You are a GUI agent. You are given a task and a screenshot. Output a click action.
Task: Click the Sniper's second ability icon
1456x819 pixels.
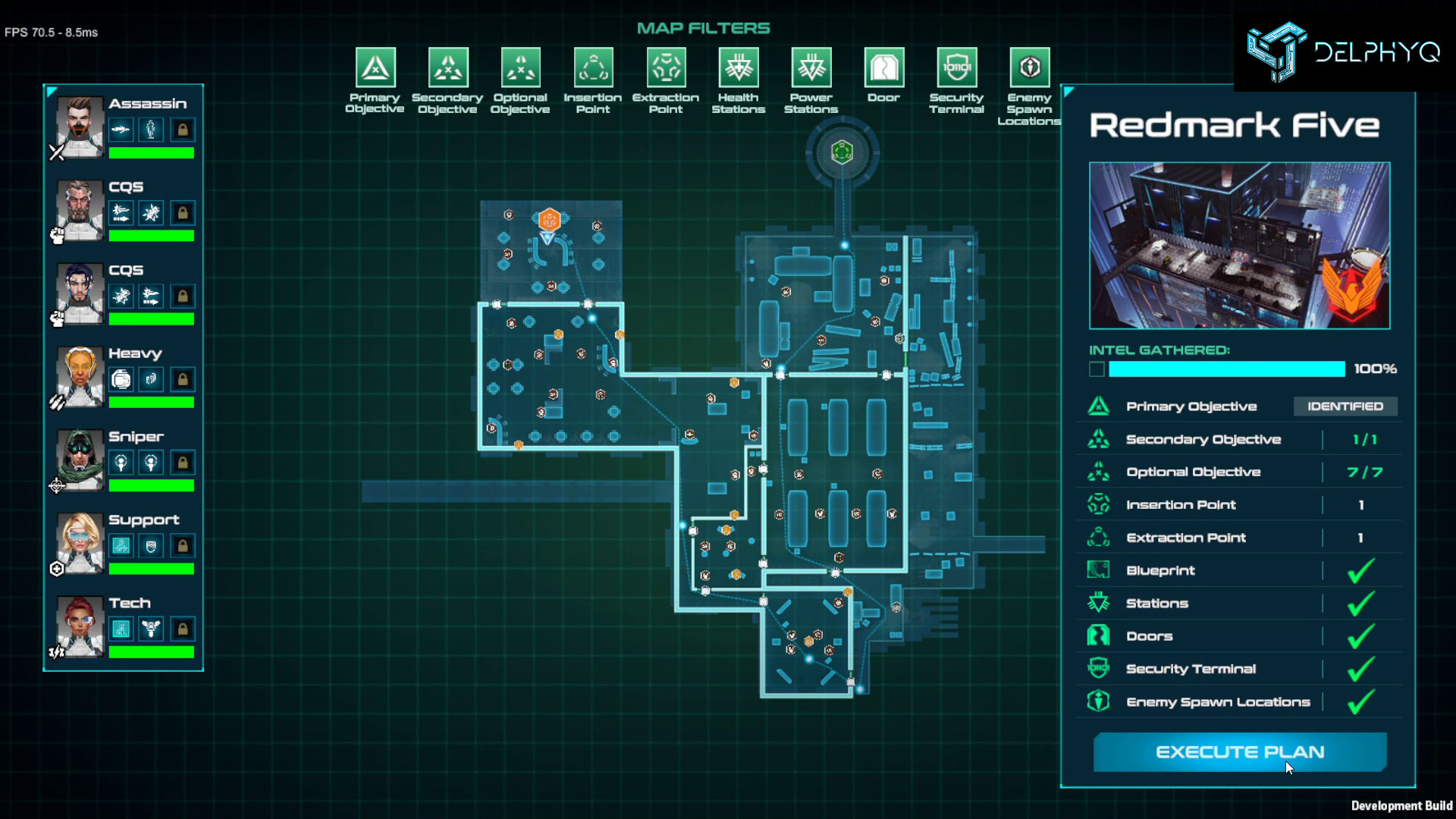151,462
